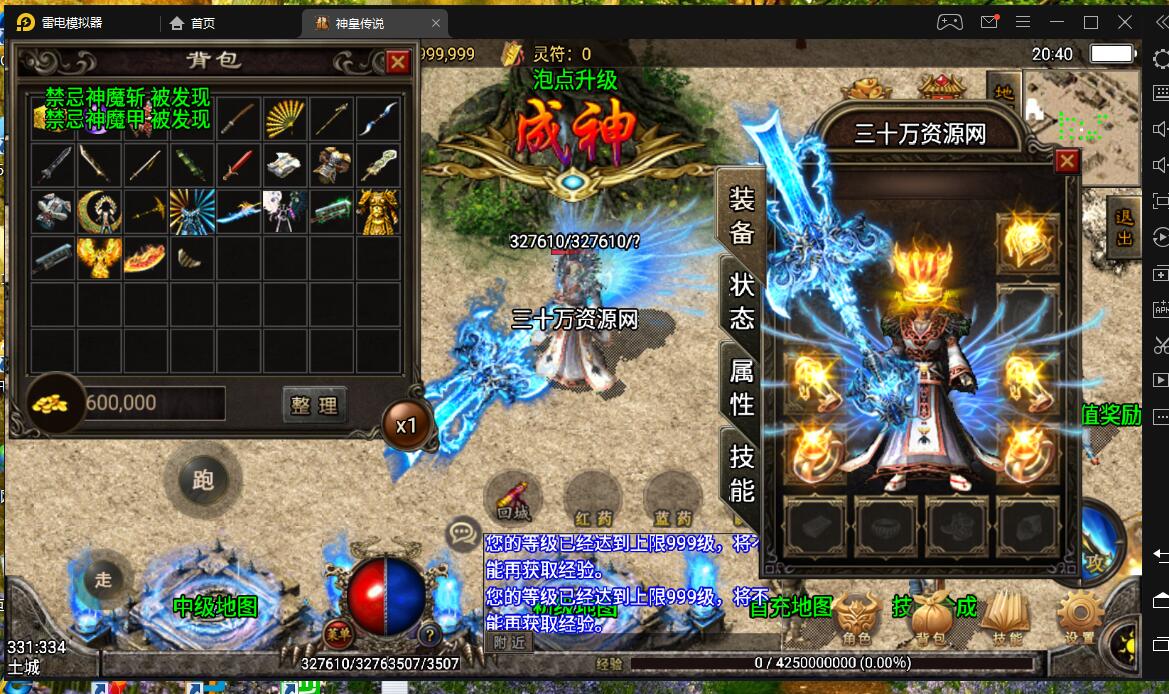Screen dimensions: 1169x694
Task: Toggle the 走 walk button
Action: tap(103, 578)
